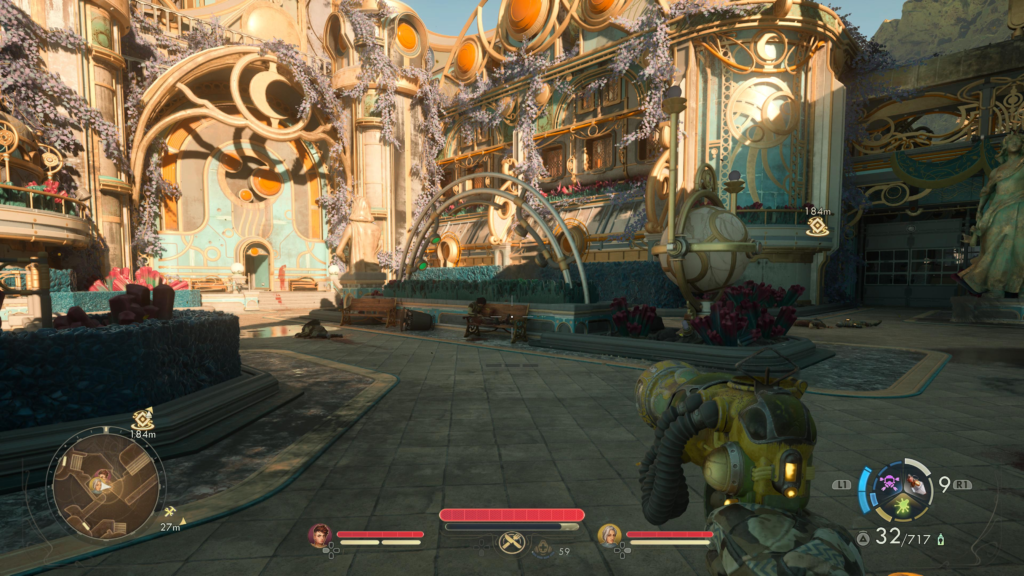Choose the green splatter ability in the wheel

pyautogui.click(x=902, y=506)
